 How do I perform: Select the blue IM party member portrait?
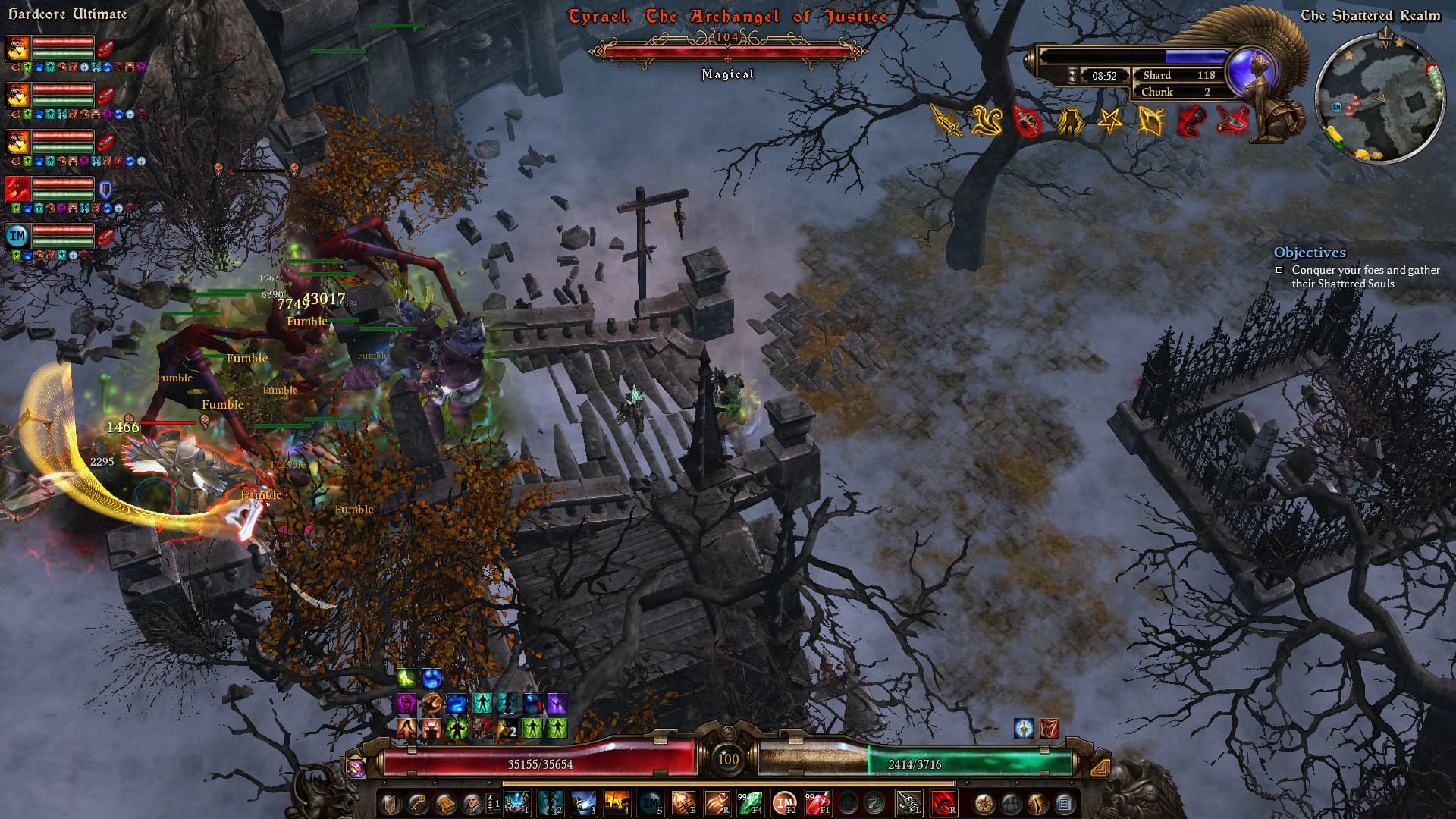coord(17,236)
